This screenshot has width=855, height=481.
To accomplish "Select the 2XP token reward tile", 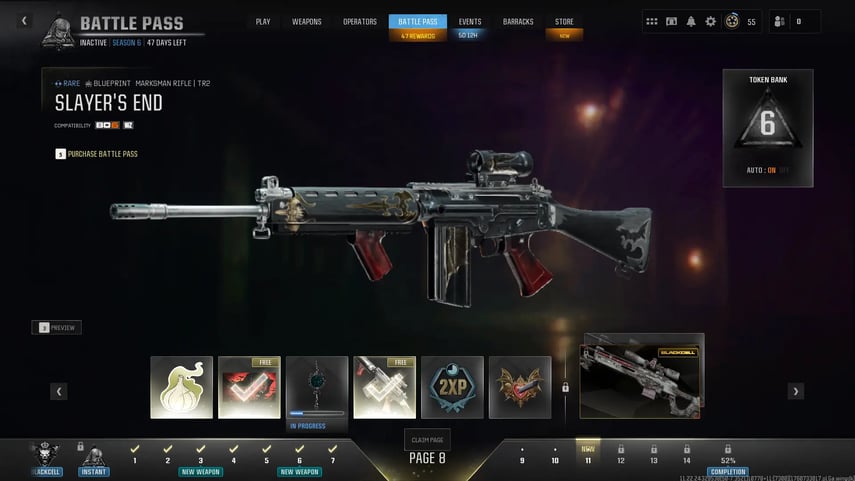I will pyautogui.click(x=452, y=387).
